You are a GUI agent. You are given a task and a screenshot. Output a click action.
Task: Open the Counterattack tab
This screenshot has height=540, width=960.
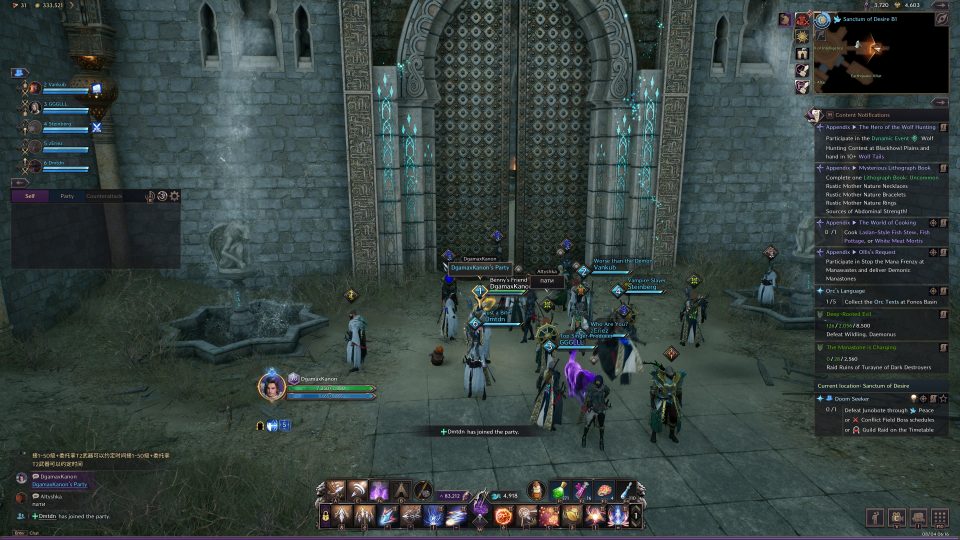click(x=104, y=196)
